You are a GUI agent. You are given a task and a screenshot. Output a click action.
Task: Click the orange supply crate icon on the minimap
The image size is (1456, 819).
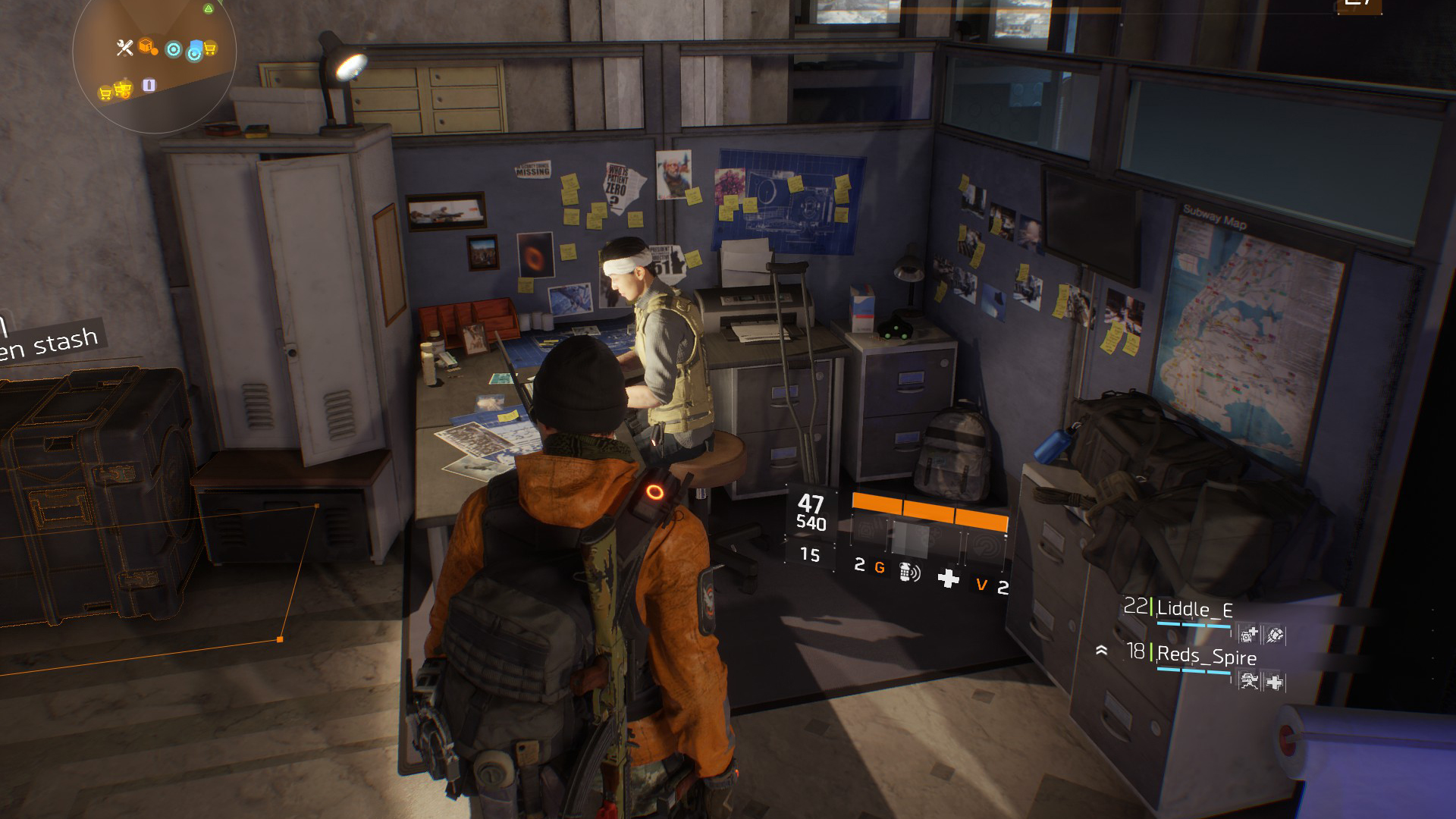[147, 47]
